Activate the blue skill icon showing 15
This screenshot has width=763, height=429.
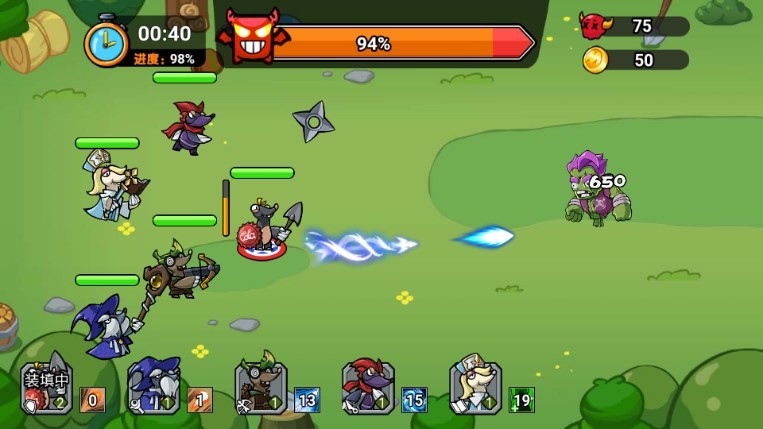pyautogui.click(x=414, y=400)
